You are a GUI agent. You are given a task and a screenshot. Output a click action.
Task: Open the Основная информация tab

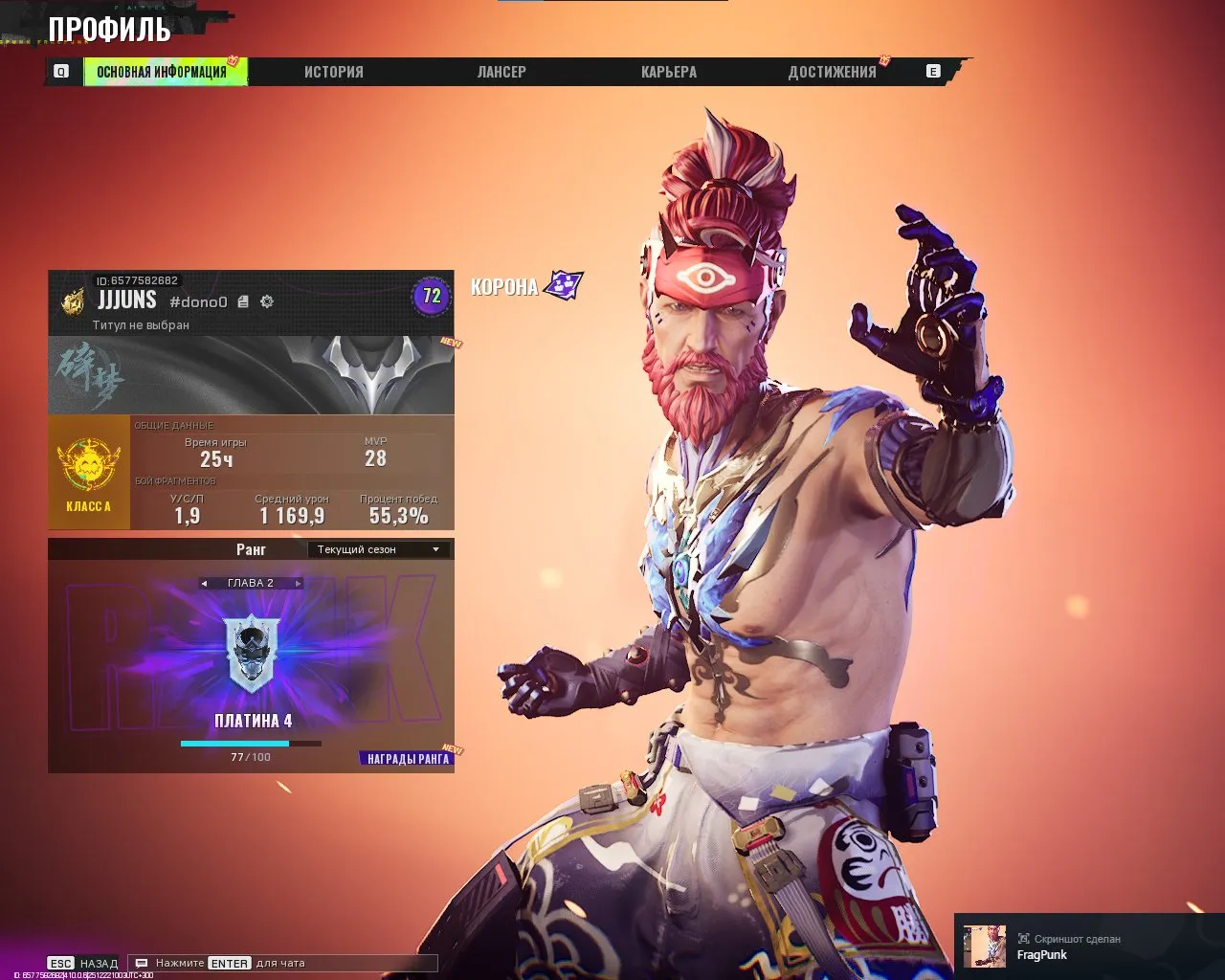[163, 72]
